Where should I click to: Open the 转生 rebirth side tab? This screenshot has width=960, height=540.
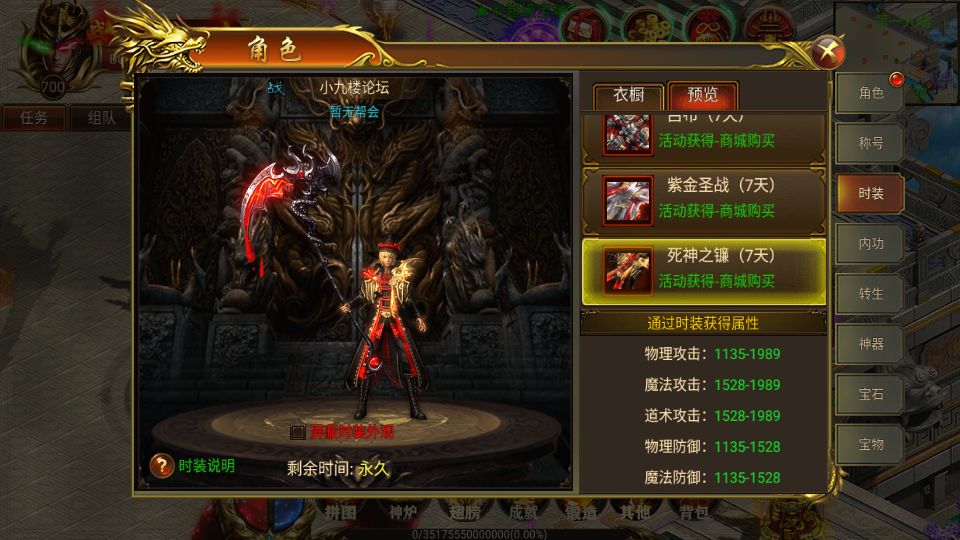871,294
